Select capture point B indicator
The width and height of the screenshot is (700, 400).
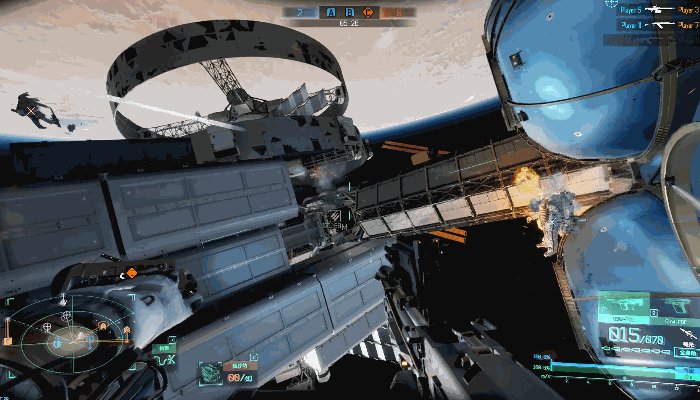(350, 13)
